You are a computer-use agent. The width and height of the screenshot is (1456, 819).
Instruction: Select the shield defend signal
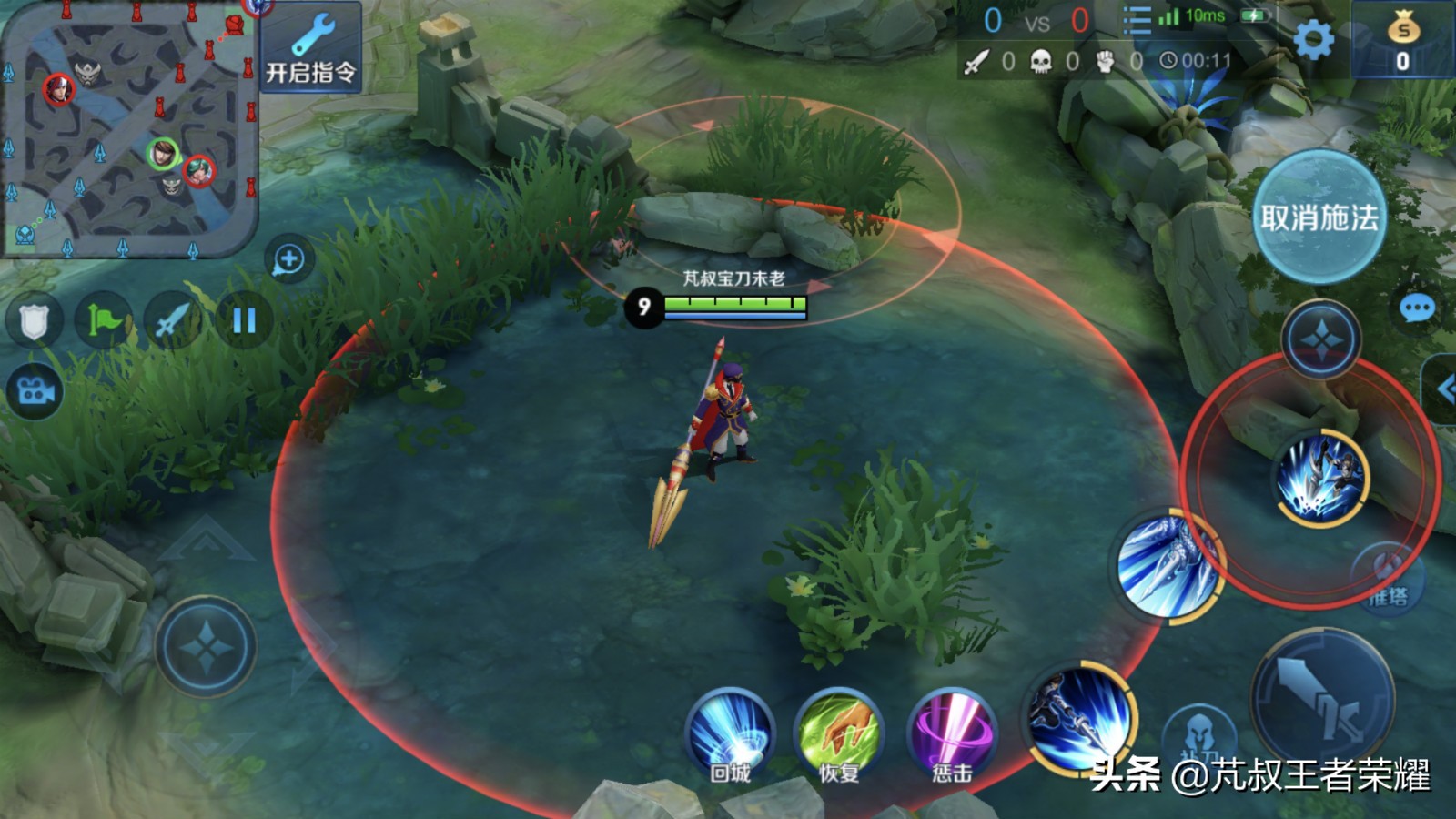click(34, 320)
